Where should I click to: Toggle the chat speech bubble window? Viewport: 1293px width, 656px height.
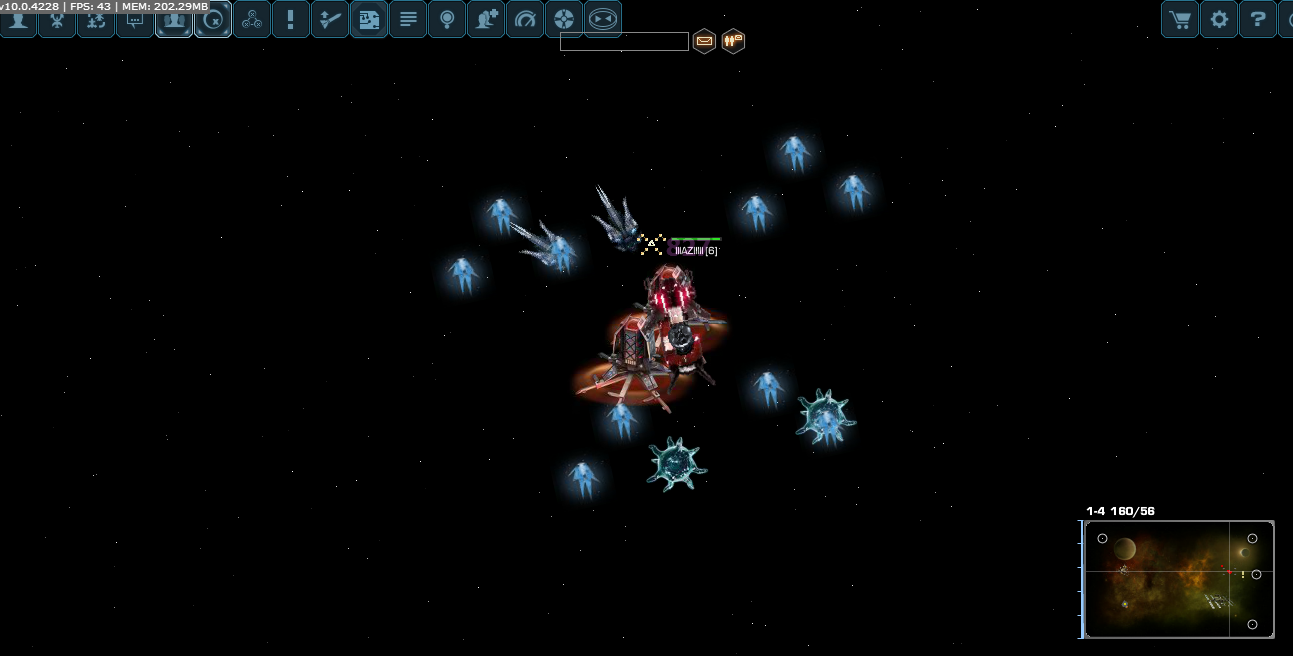coord(135,19)
